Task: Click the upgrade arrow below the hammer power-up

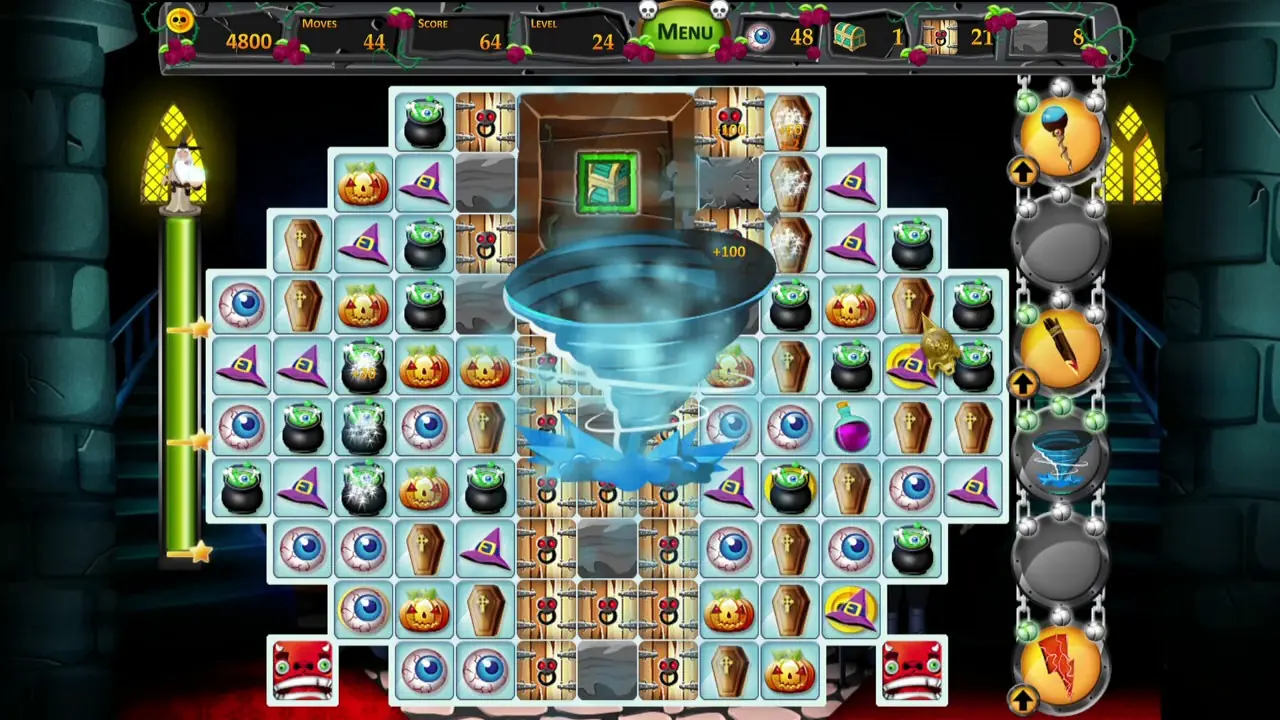Action: click(1022, 172)
